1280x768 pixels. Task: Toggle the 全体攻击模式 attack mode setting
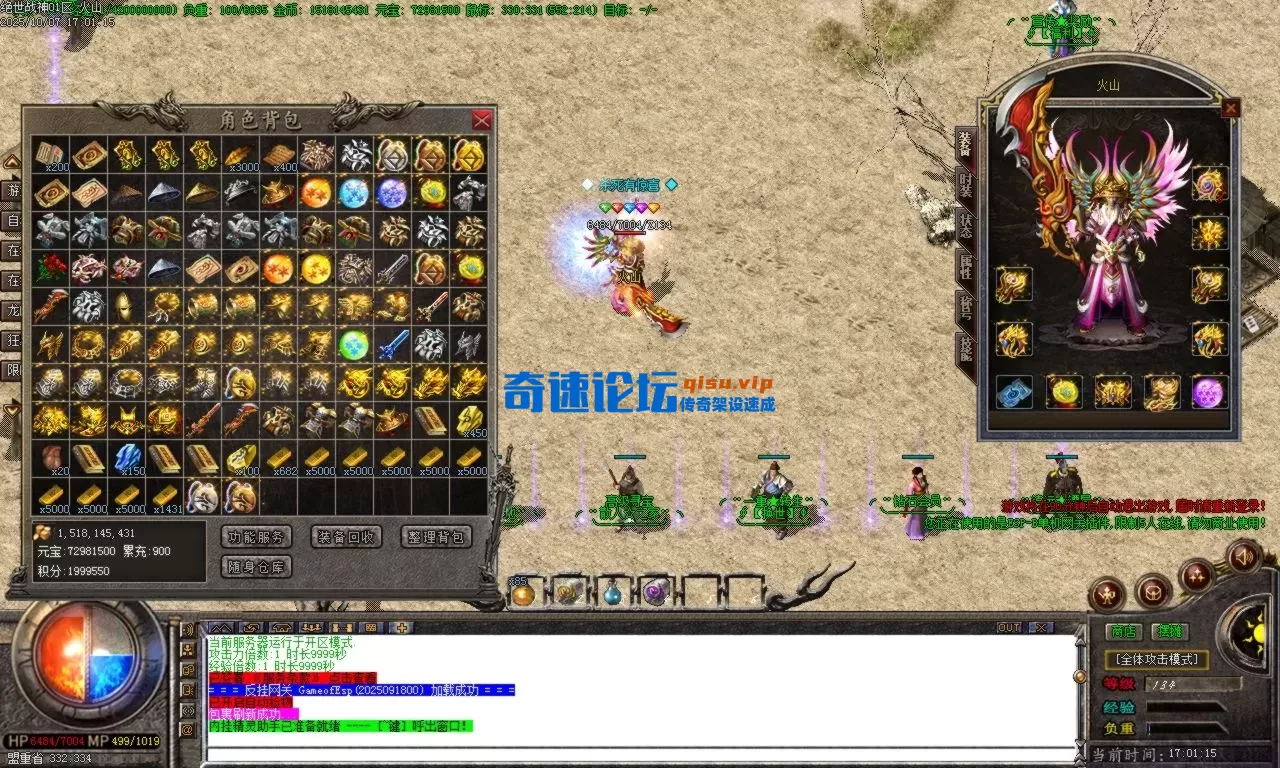(x=1157, y=659)
